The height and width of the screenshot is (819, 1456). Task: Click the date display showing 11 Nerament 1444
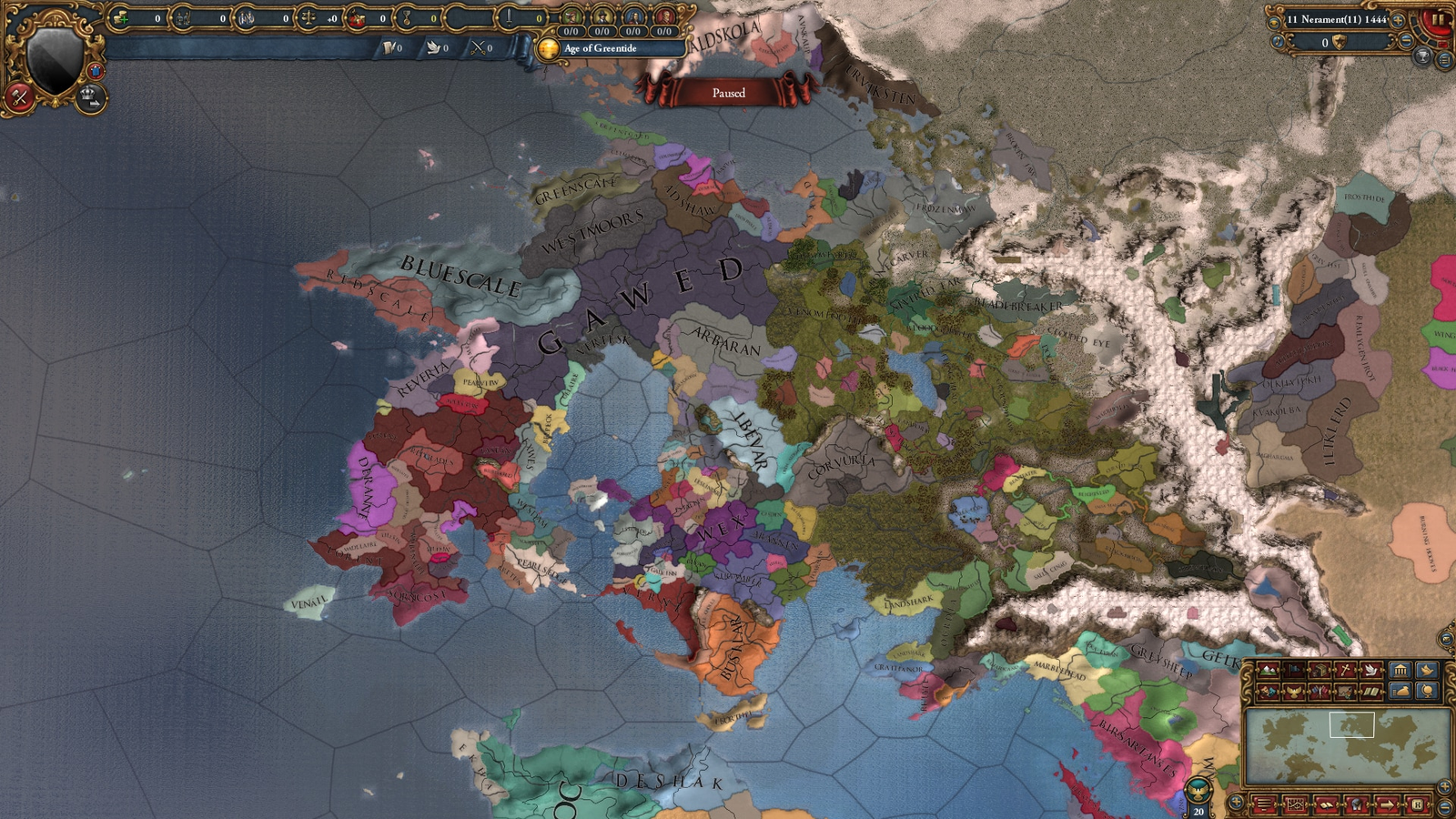(x=1337, y=19)
